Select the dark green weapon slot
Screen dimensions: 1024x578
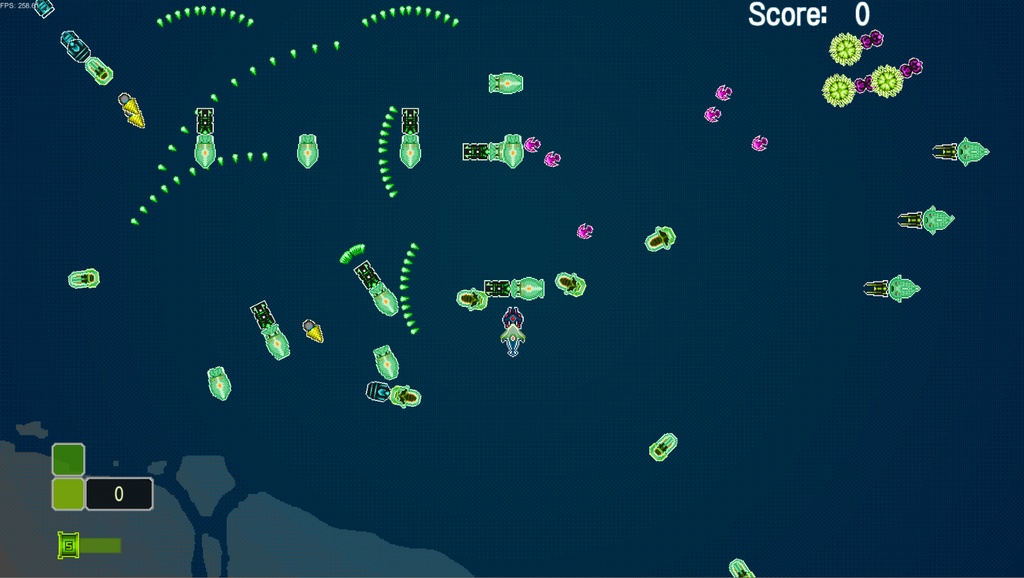(68, 459)
